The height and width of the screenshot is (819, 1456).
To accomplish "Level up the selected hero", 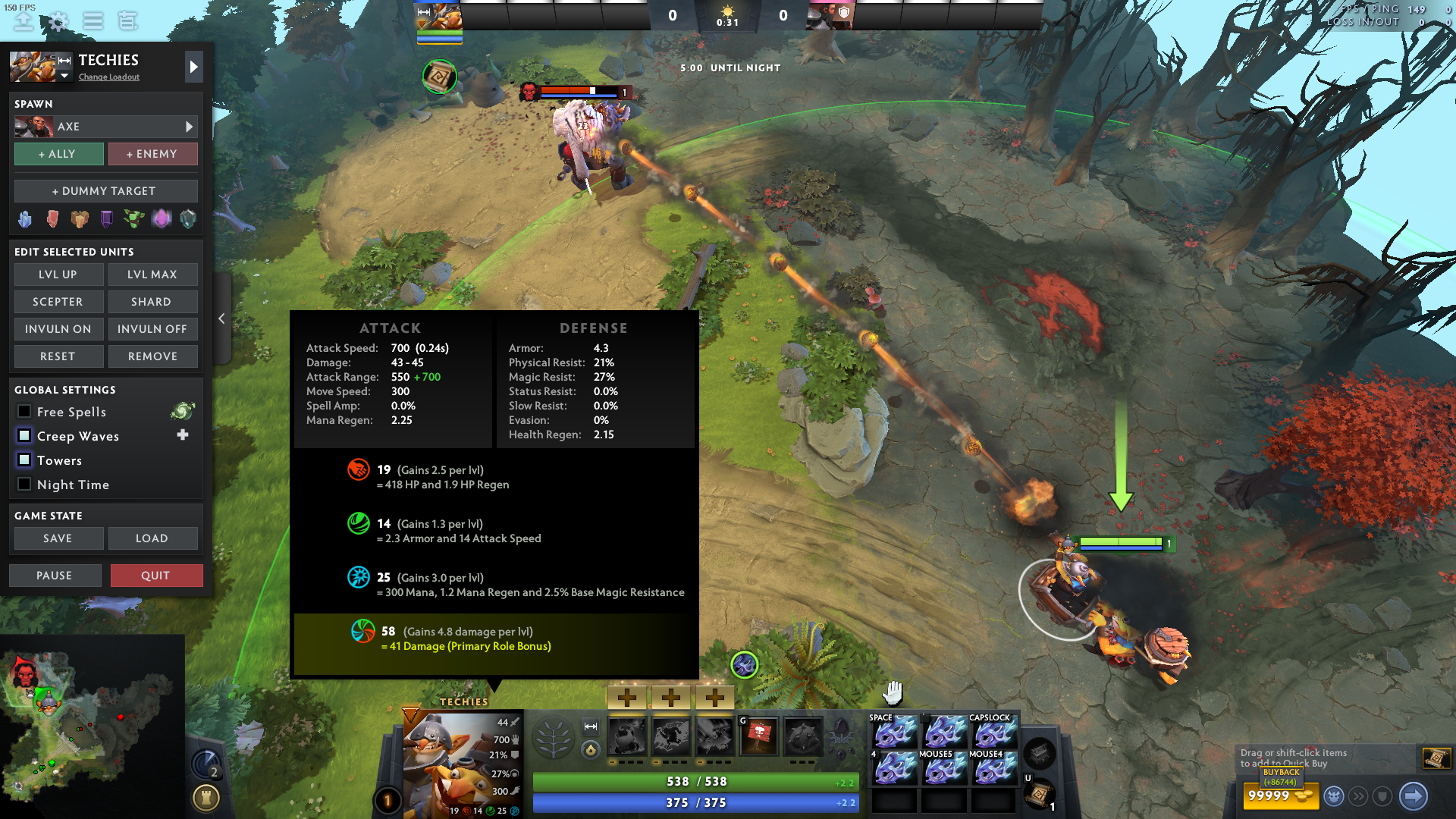I will pos(58,275).
